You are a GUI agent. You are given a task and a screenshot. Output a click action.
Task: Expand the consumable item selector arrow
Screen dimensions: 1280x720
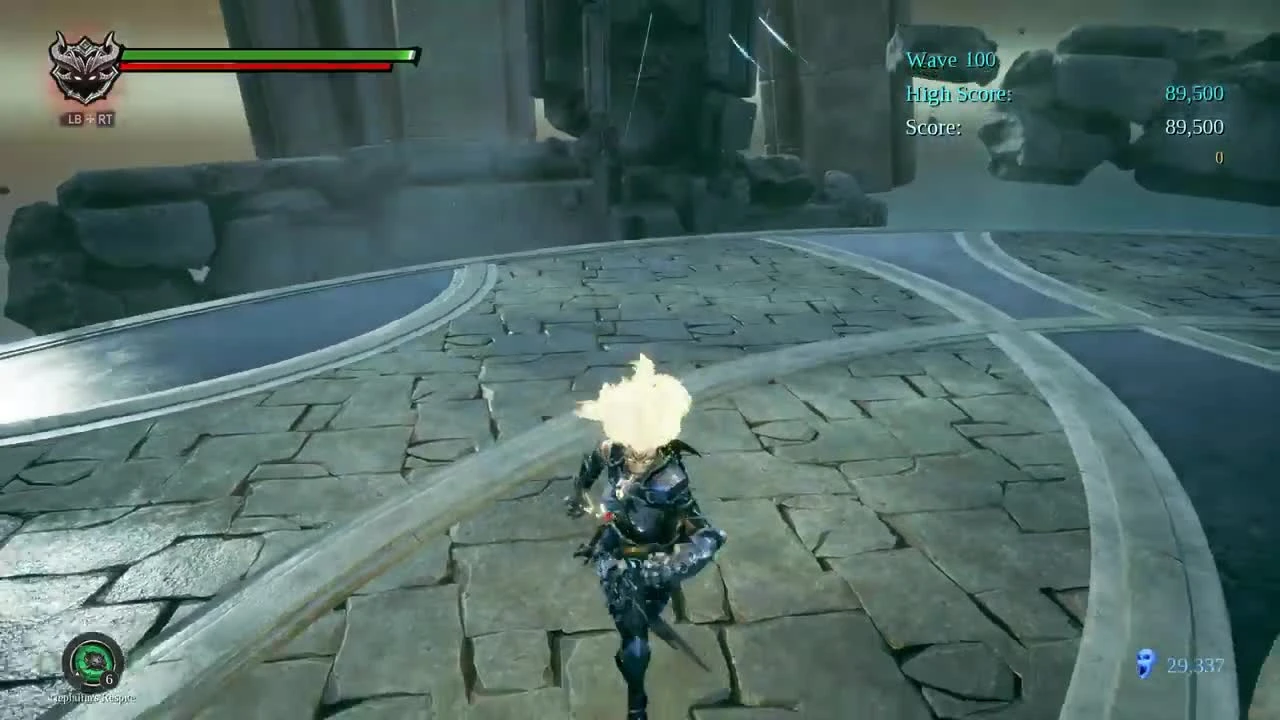77,673
